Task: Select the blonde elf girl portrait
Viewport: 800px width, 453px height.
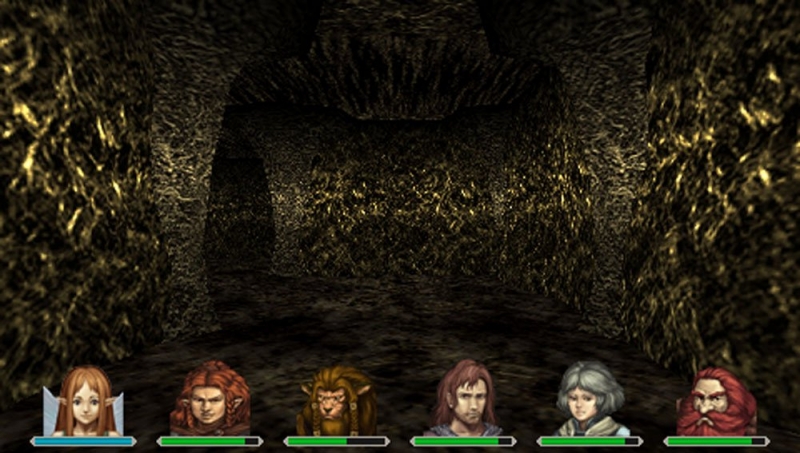Action: coord(83,402)
